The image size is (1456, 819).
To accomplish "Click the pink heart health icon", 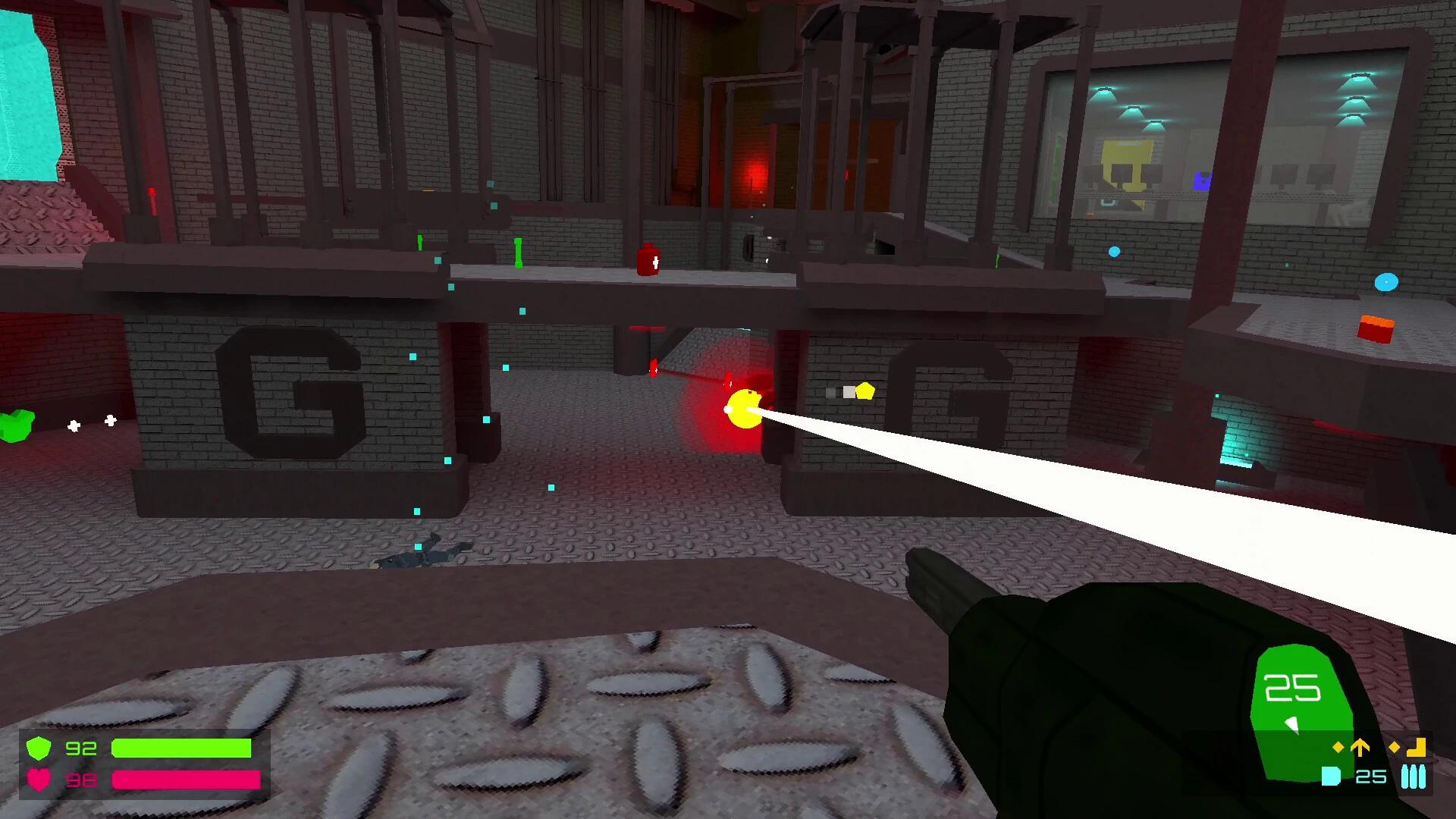I will coord(39,780).
